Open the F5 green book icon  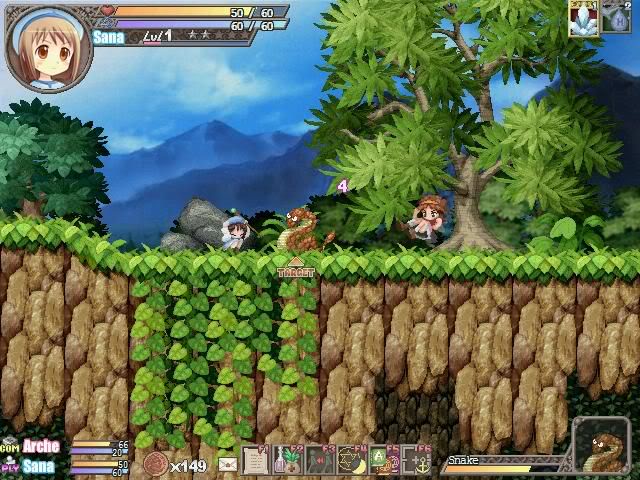click(x=384, y=460)
